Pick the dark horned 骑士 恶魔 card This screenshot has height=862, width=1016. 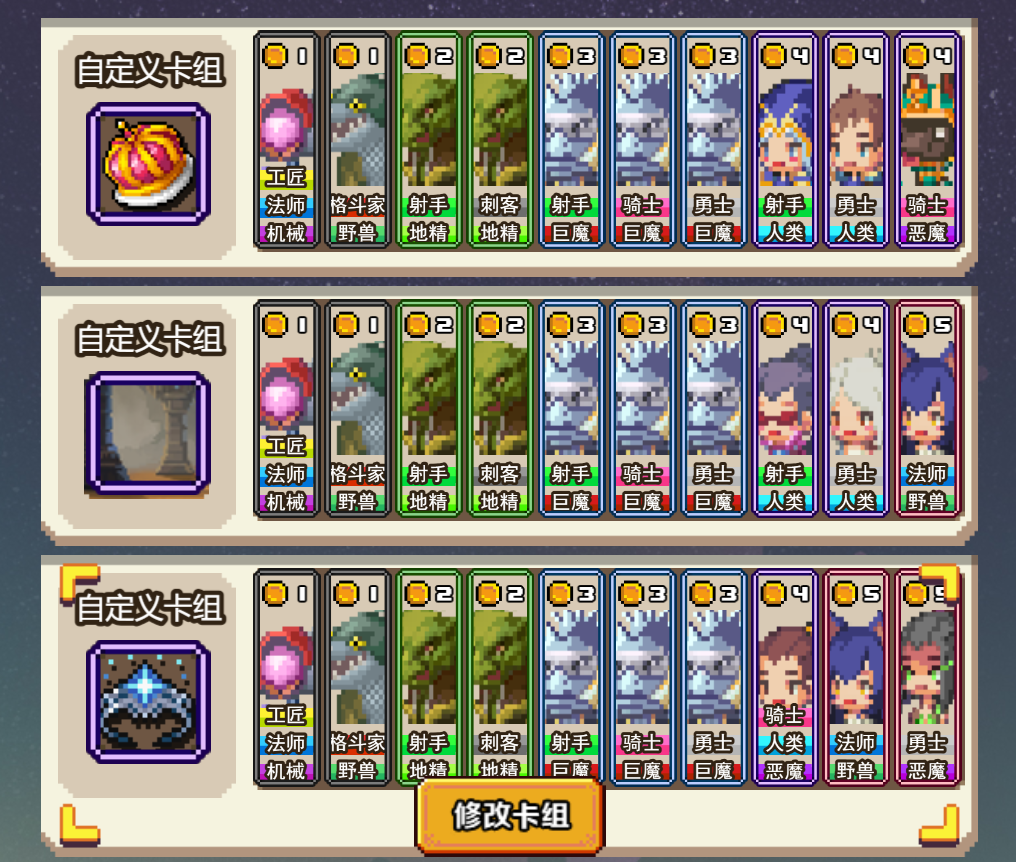(x=927, y=140)
